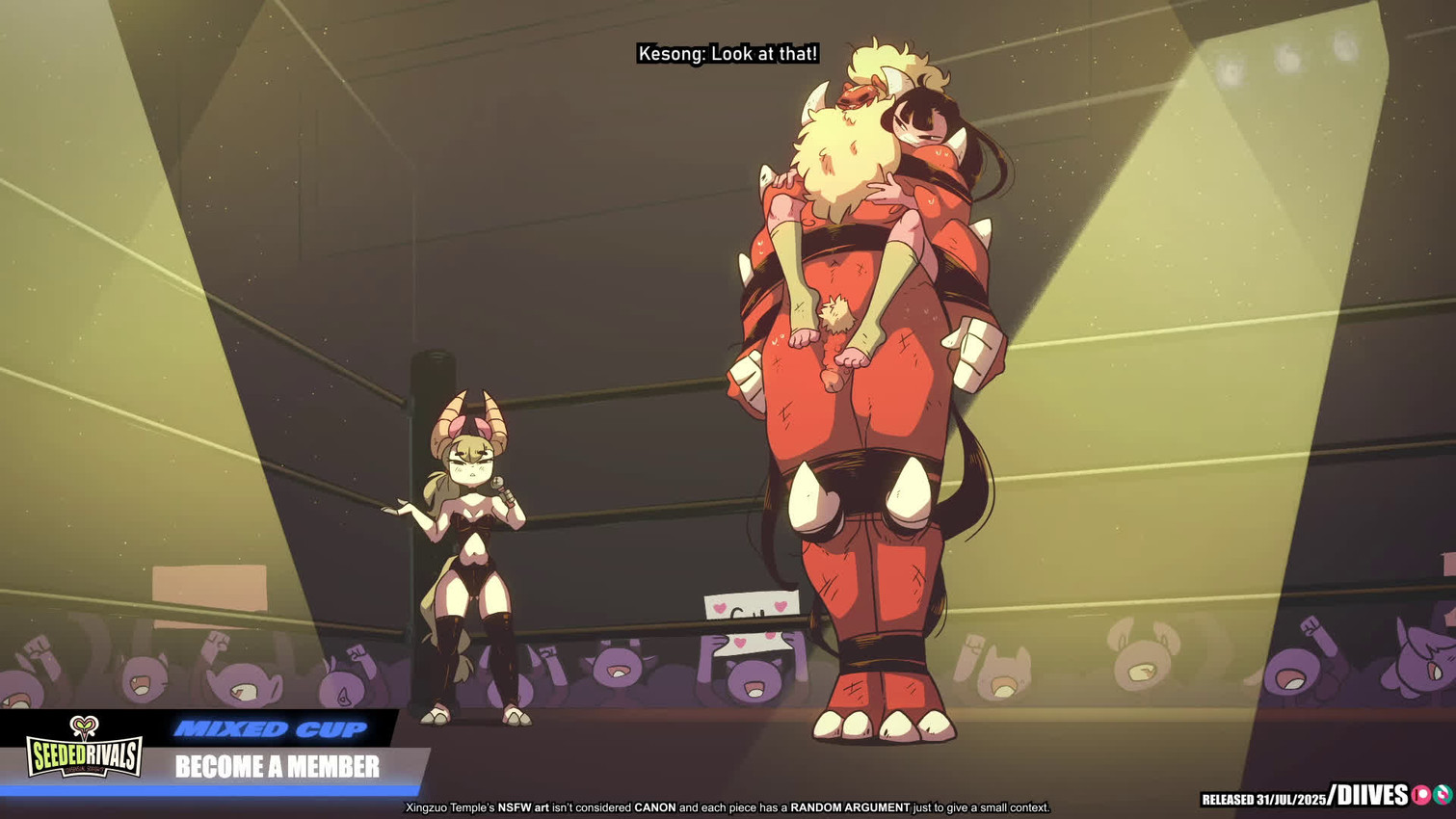This screenshot has height=819, width=1456.
Task: Click the teal and pink icon beside Patreon
Action: (x=1443, y=796)
